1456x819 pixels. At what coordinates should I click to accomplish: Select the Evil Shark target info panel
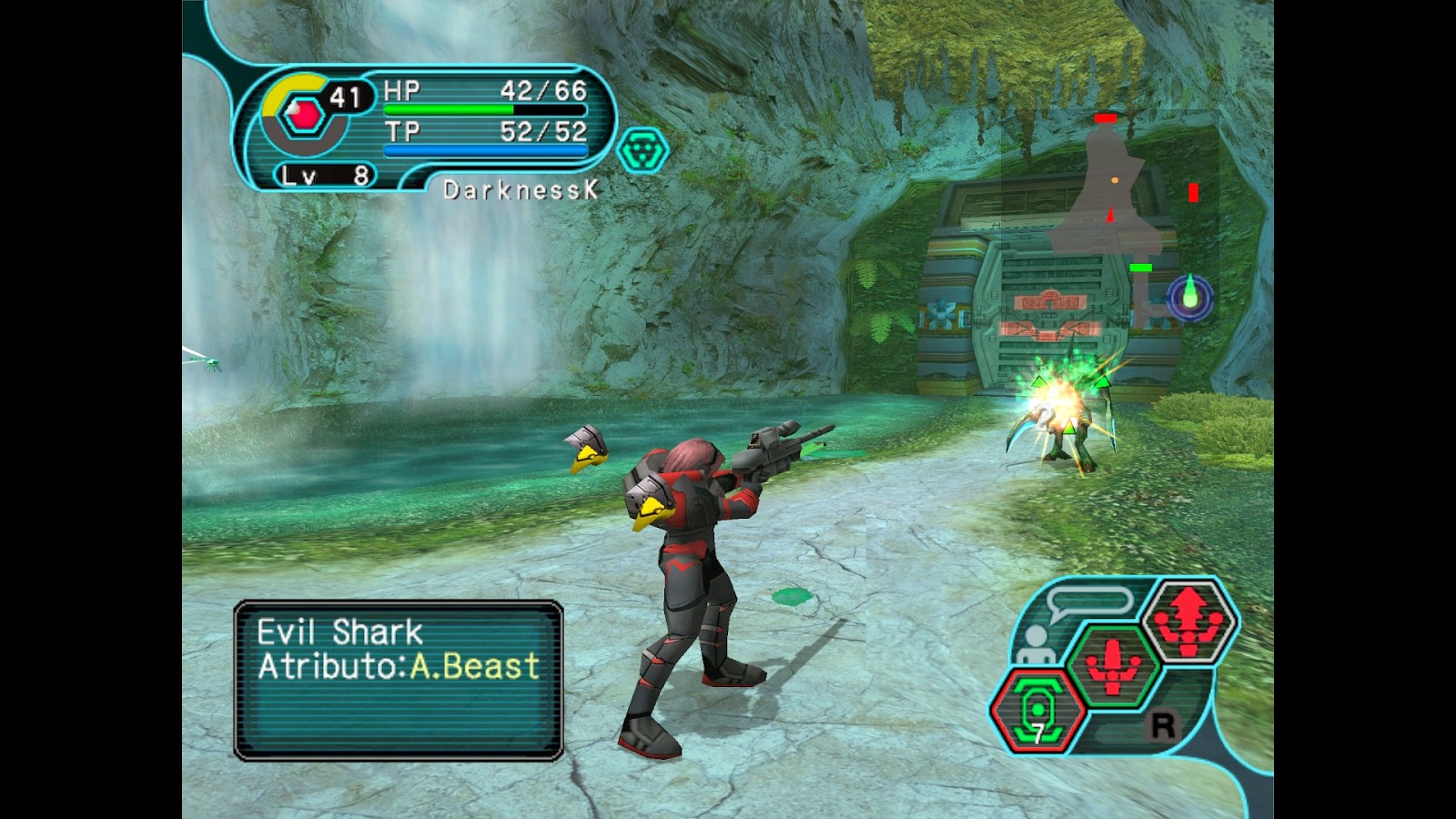pos(399,680)
